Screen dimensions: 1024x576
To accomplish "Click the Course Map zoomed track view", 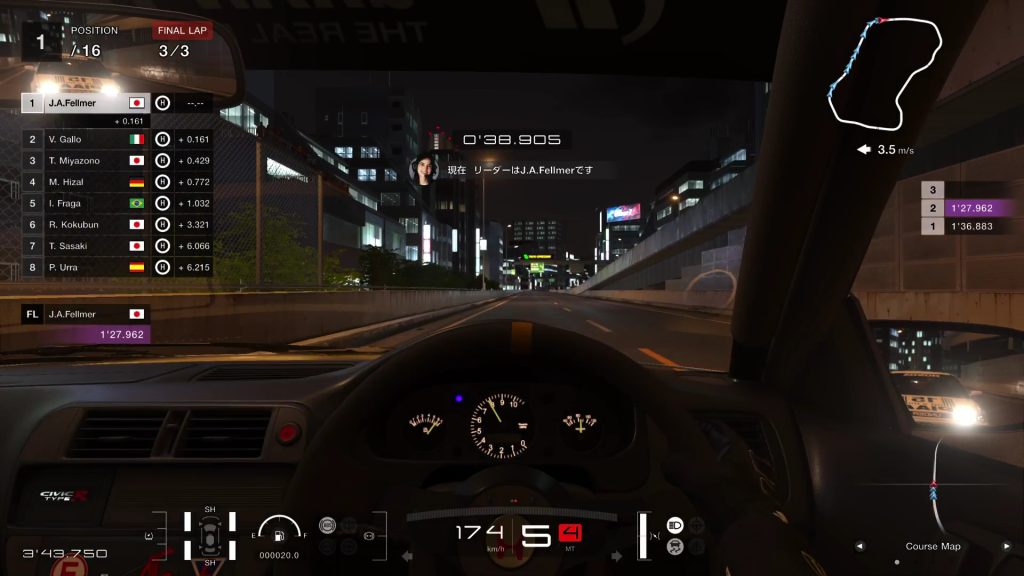I will [x=935, y=490].
